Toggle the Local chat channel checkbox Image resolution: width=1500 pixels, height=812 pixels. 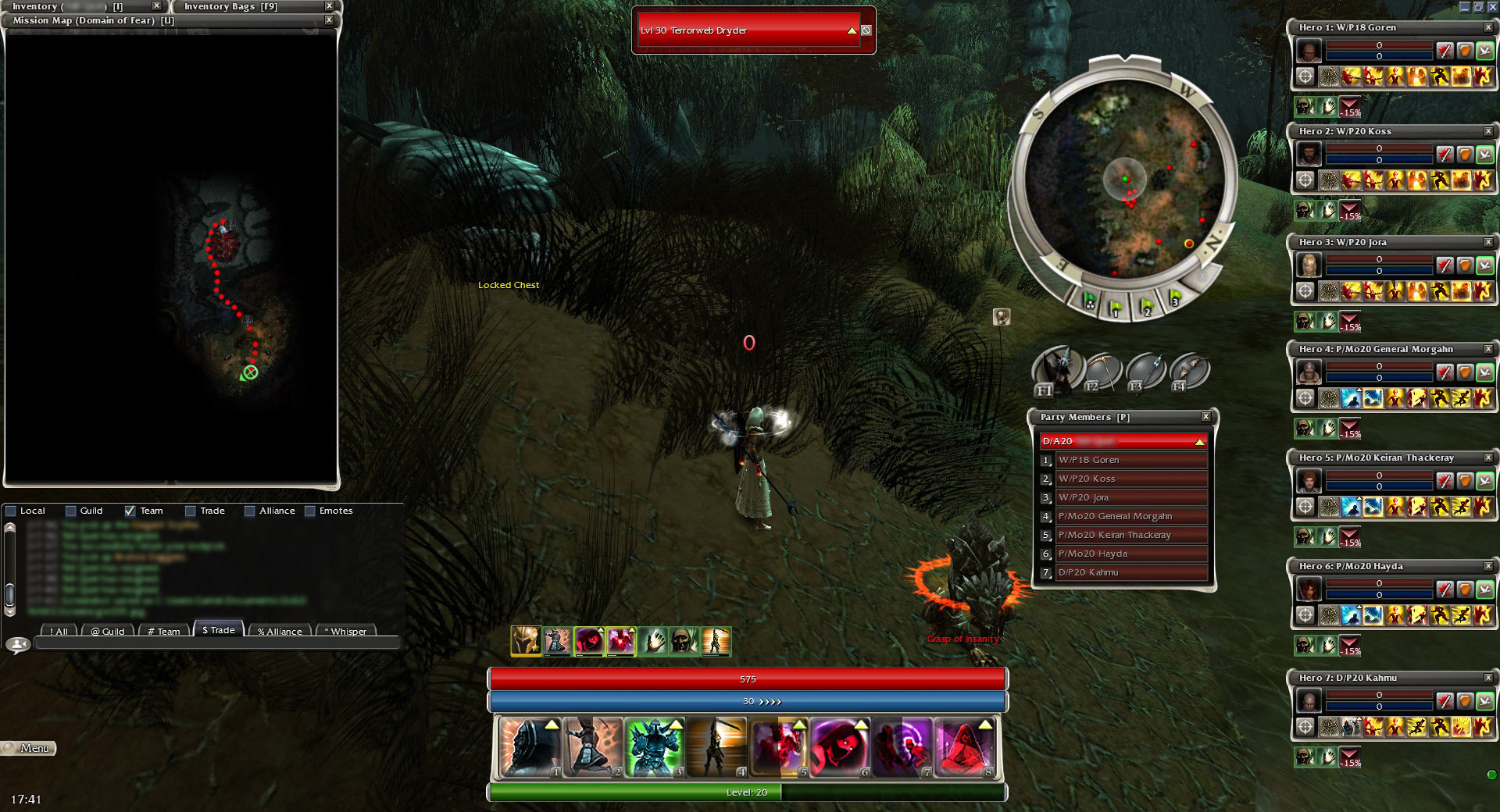[11, 511]
